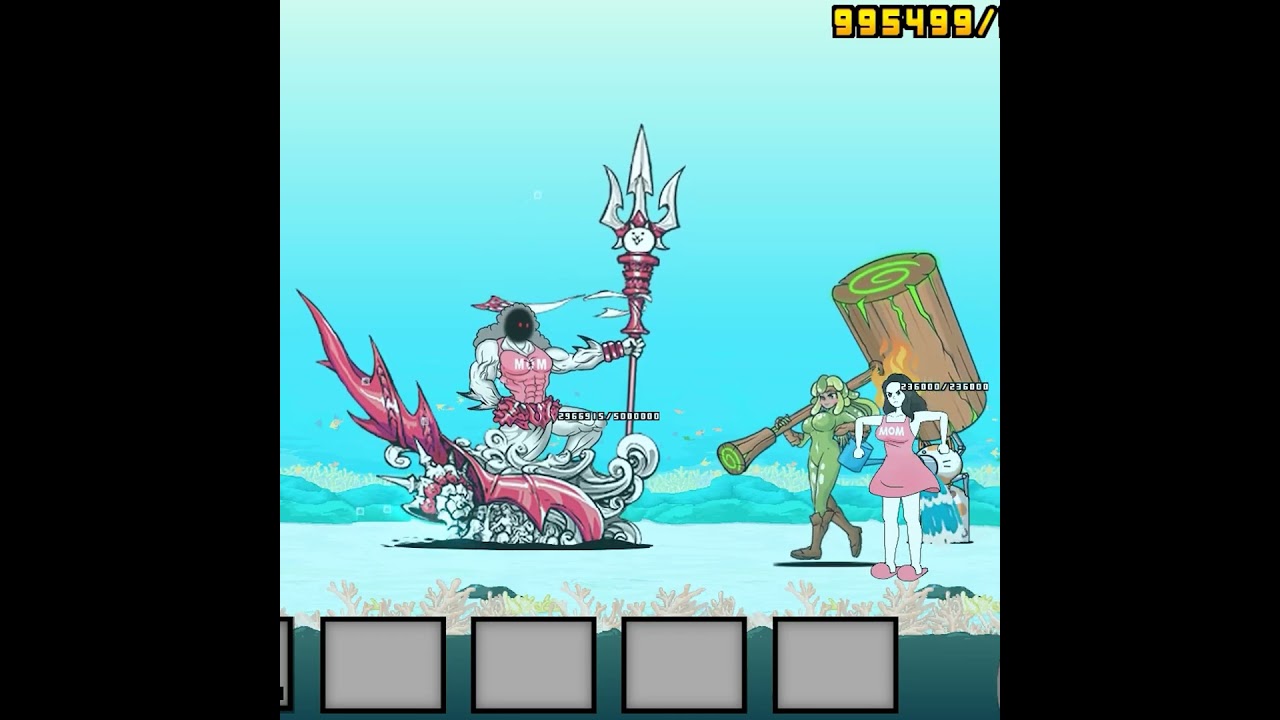This screenshot has width=1280, height=720.
Task: Click the cat face atop the trident
Action: point(640,238)
